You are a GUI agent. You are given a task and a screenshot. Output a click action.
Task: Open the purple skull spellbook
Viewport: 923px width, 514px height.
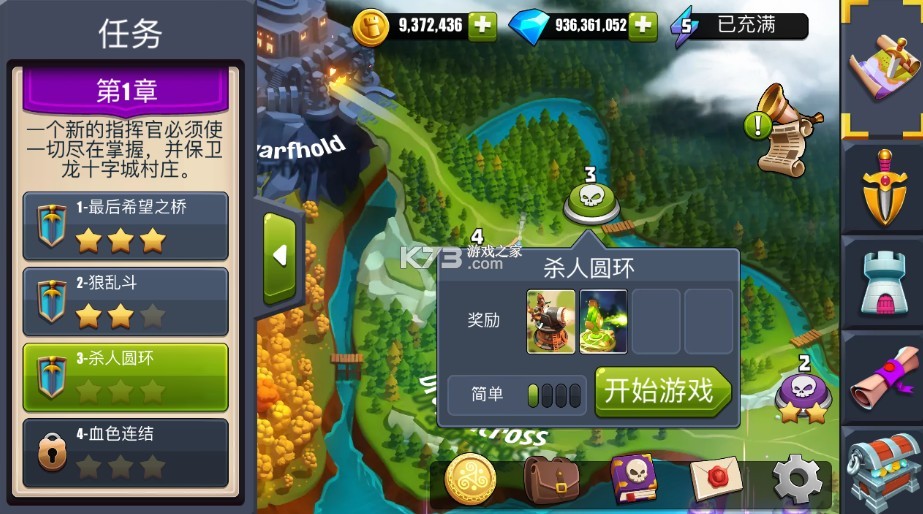634,479
